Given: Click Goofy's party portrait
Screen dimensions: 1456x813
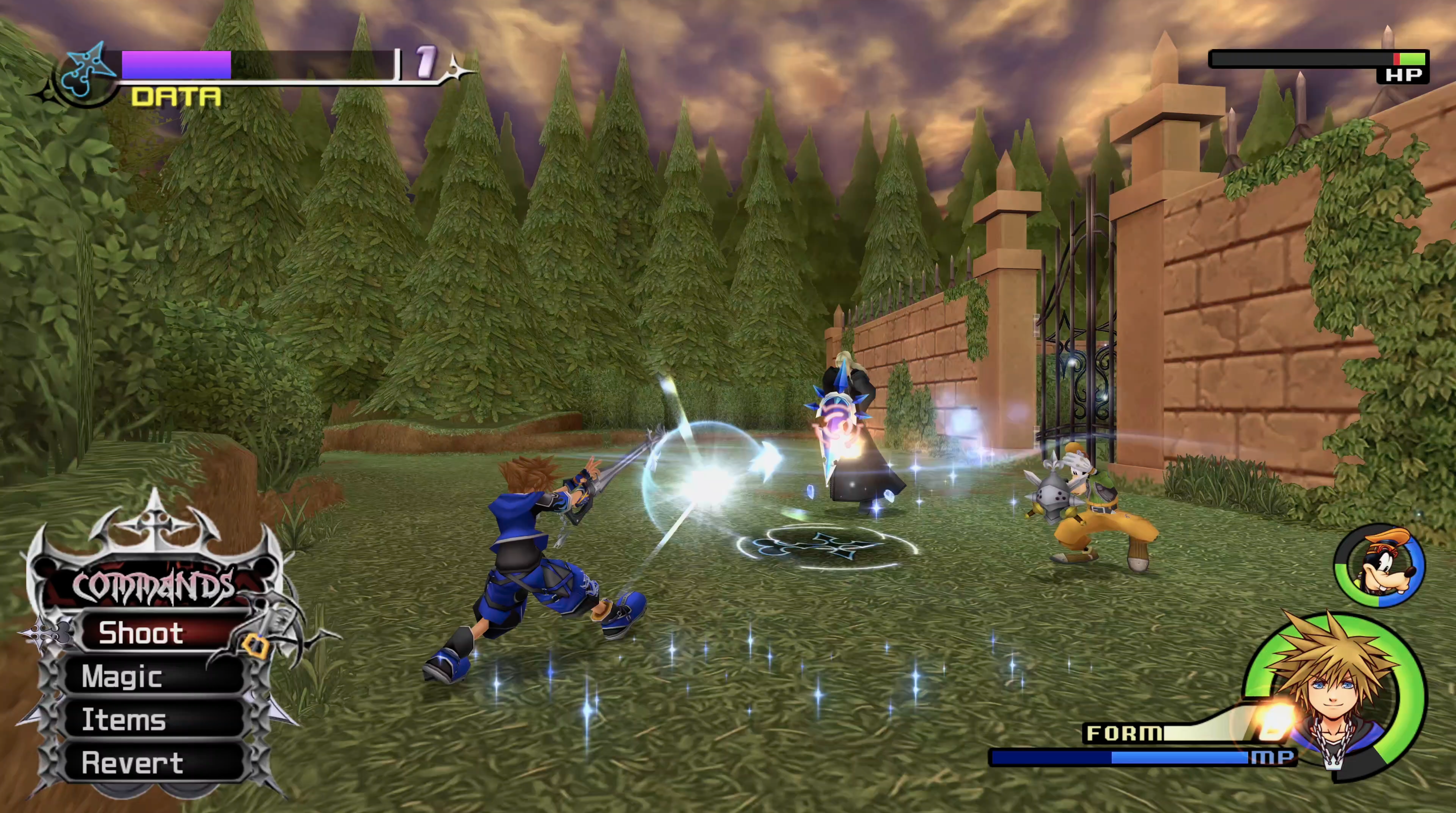Looking at the screenshot, I should point(1380,566).
